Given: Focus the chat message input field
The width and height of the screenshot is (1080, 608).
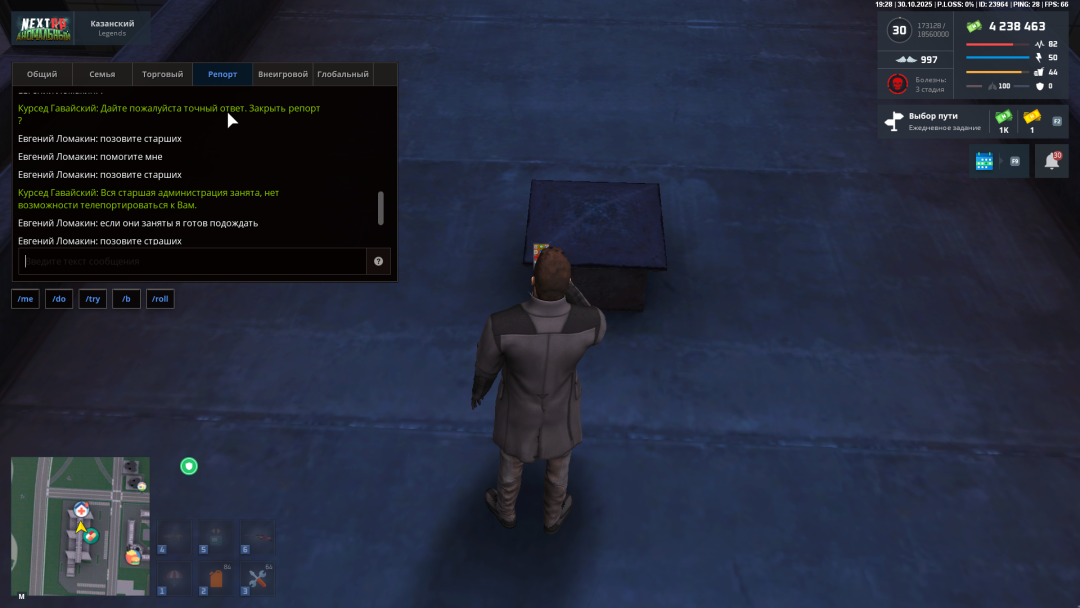Looking at the screenshot, I should 192,261.
